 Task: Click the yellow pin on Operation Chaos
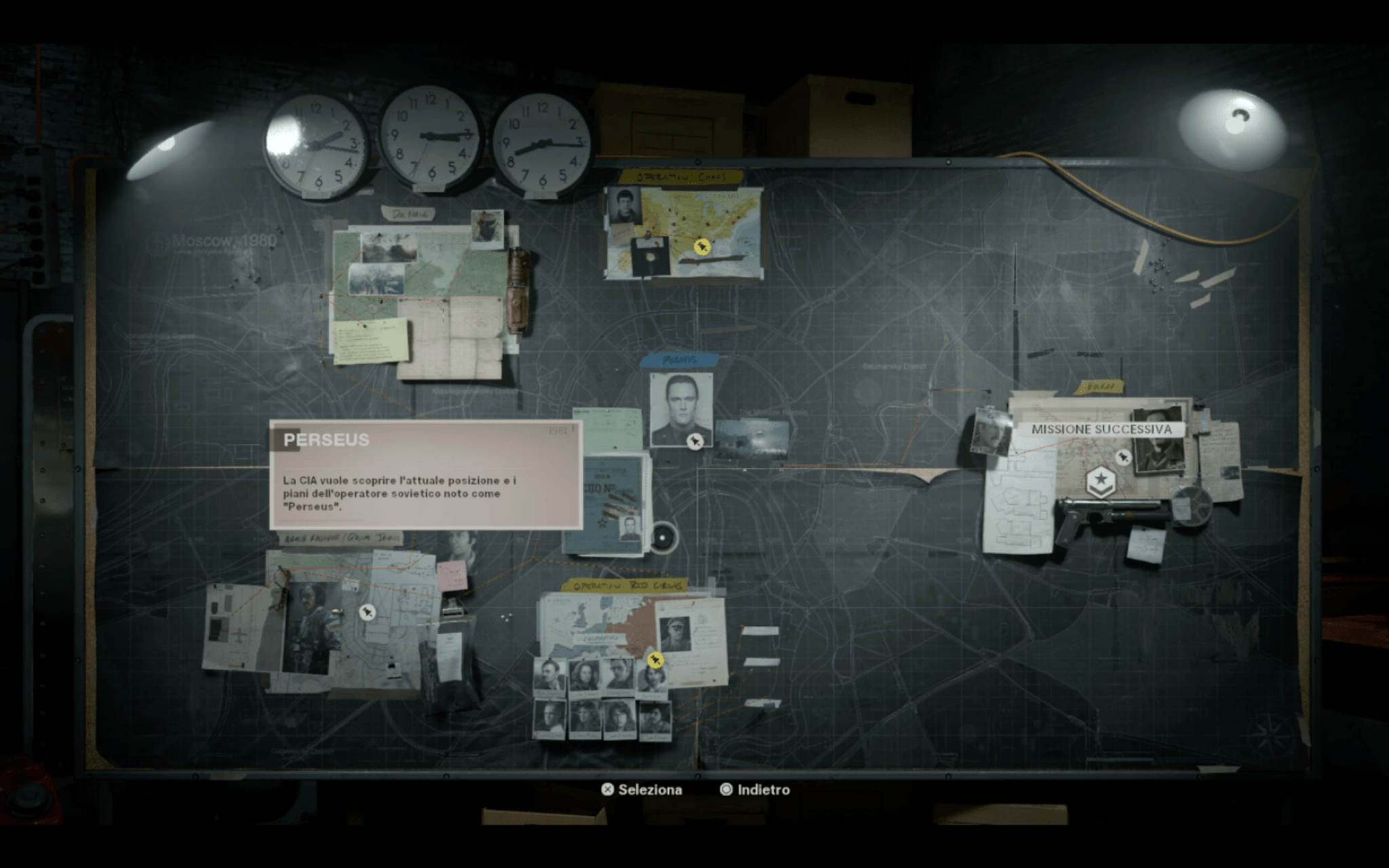coord(702,246)
